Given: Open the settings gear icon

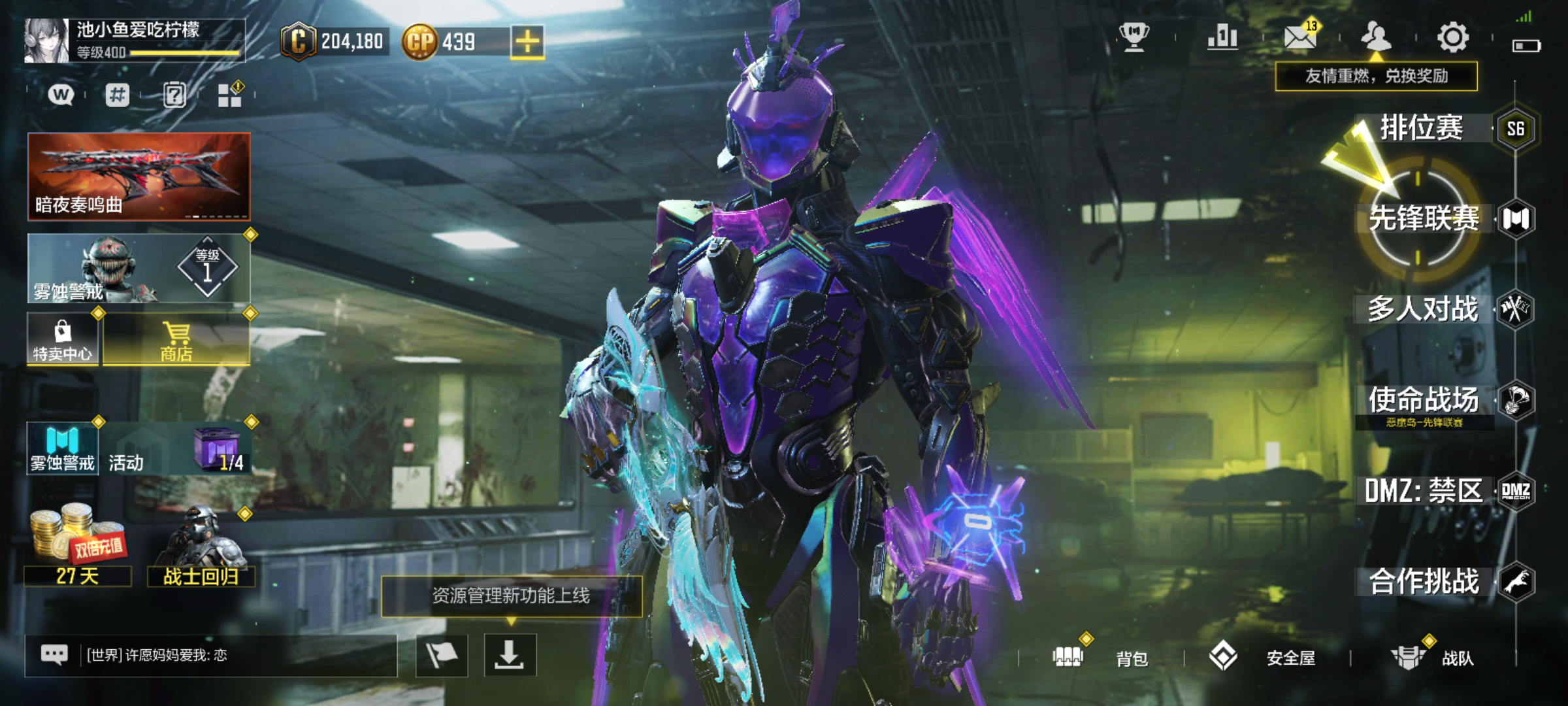Looking at the screenshot, I should 1453,37.
